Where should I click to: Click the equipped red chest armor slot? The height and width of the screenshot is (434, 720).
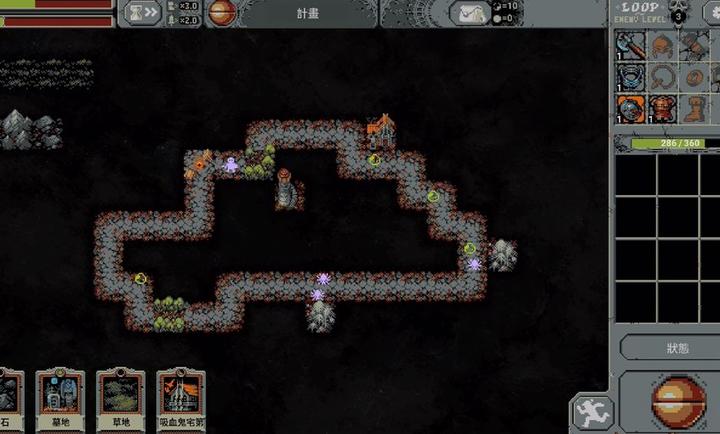[662, 107]
